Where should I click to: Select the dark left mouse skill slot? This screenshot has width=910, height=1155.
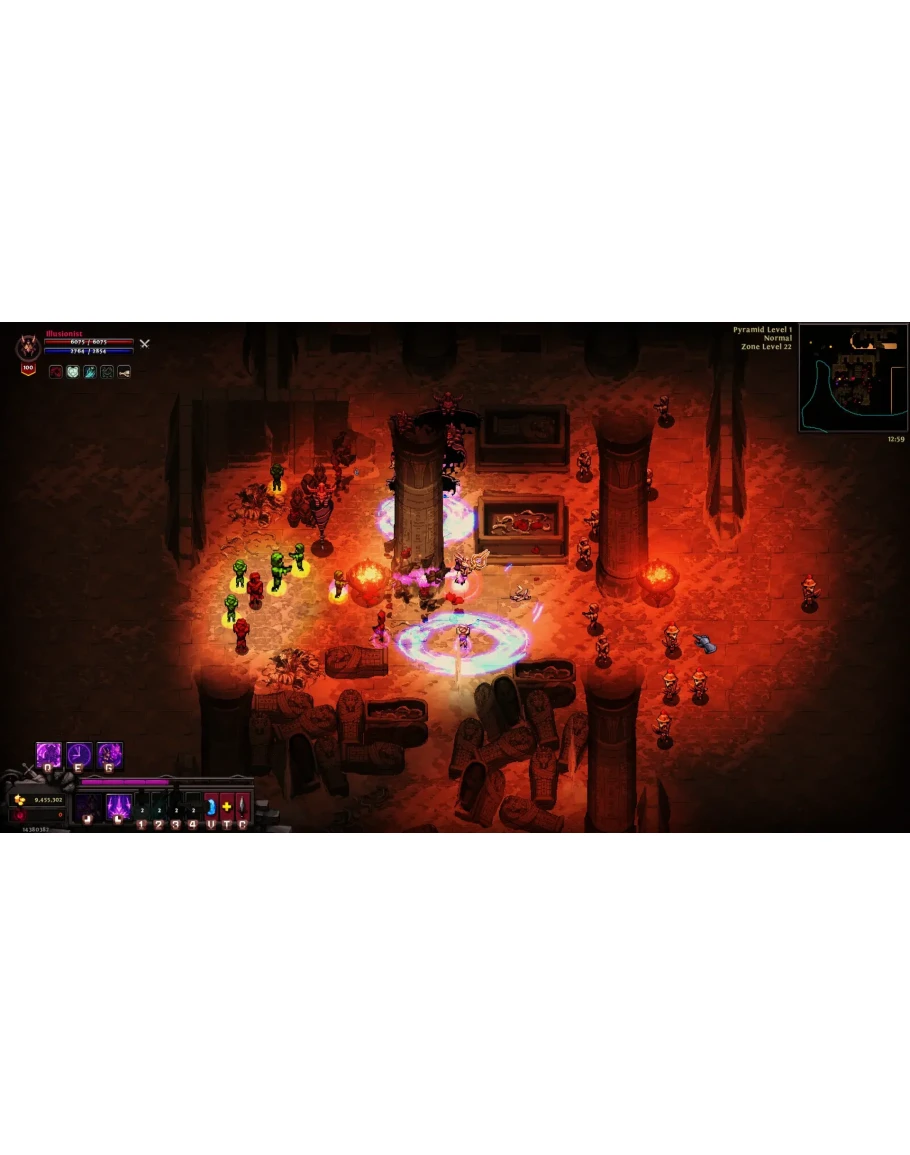click(x=88, y=806)
